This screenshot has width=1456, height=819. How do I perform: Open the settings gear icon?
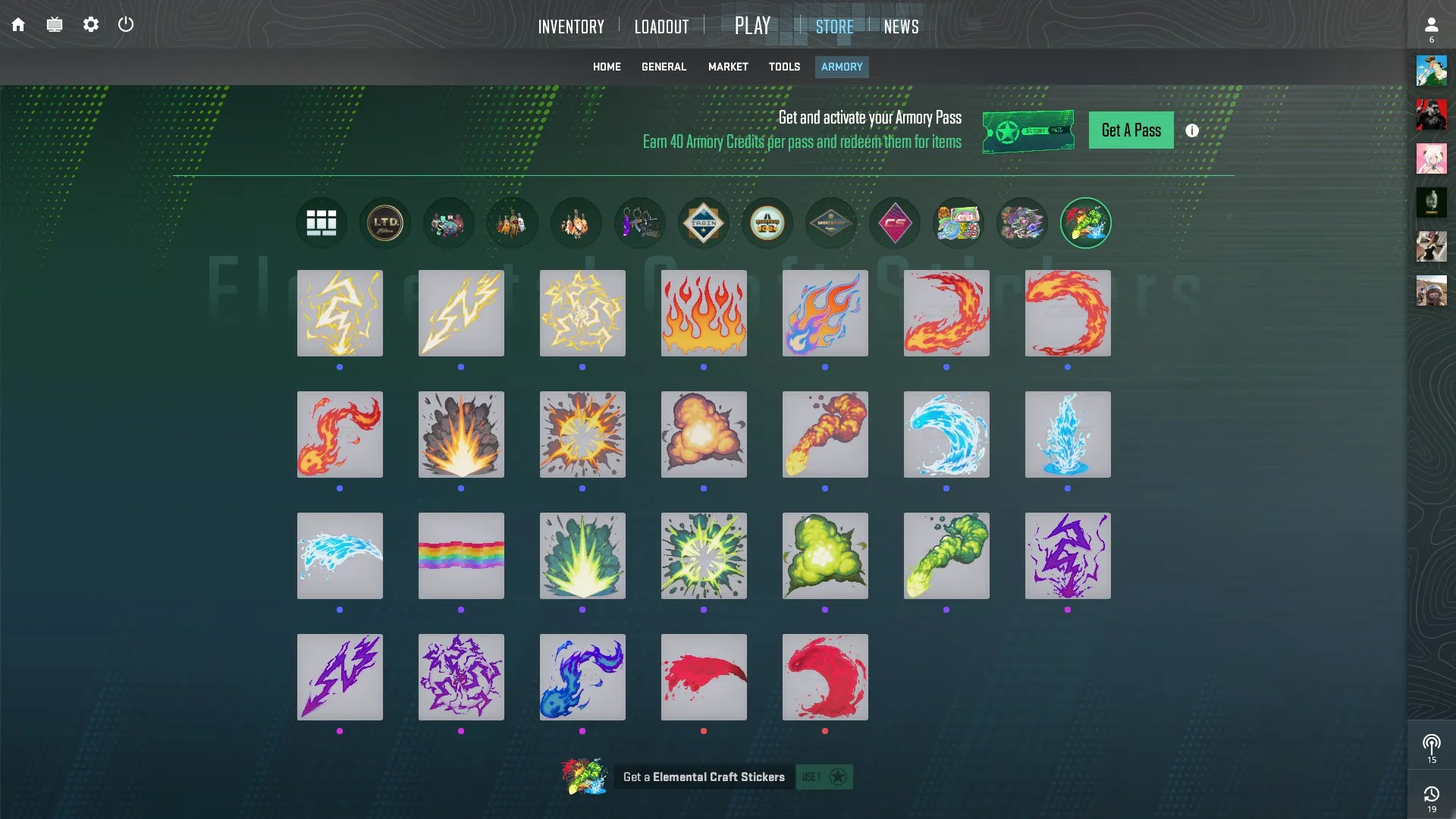pyautogui.click(x=91, y=25)
